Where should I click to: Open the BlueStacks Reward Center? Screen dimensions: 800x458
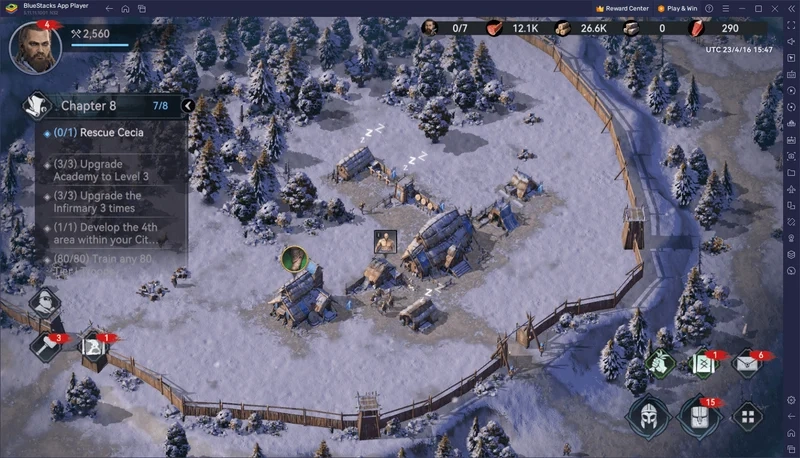(x=622, y=7)
